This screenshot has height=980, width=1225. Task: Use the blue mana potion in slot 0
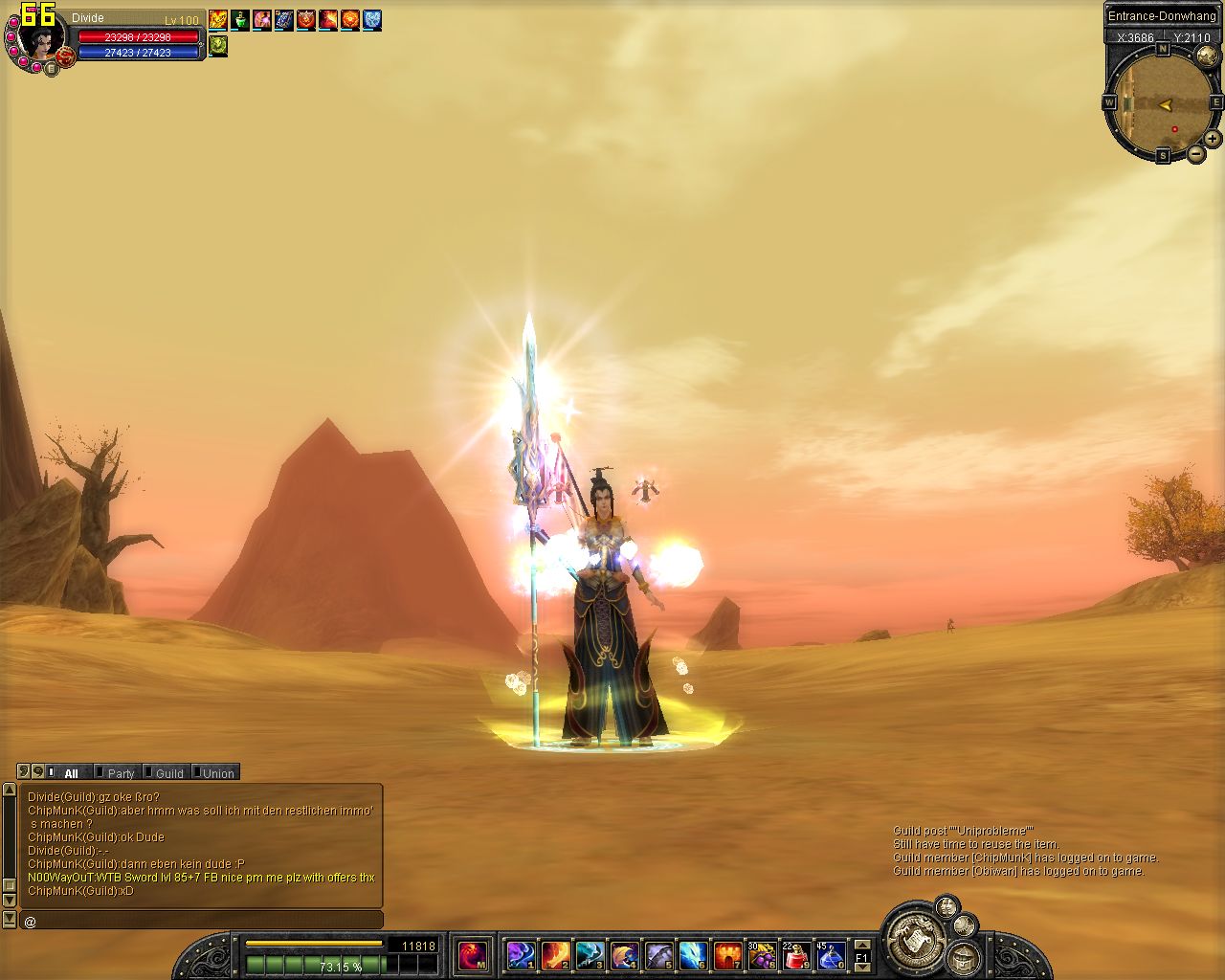[x=830, y=954]
